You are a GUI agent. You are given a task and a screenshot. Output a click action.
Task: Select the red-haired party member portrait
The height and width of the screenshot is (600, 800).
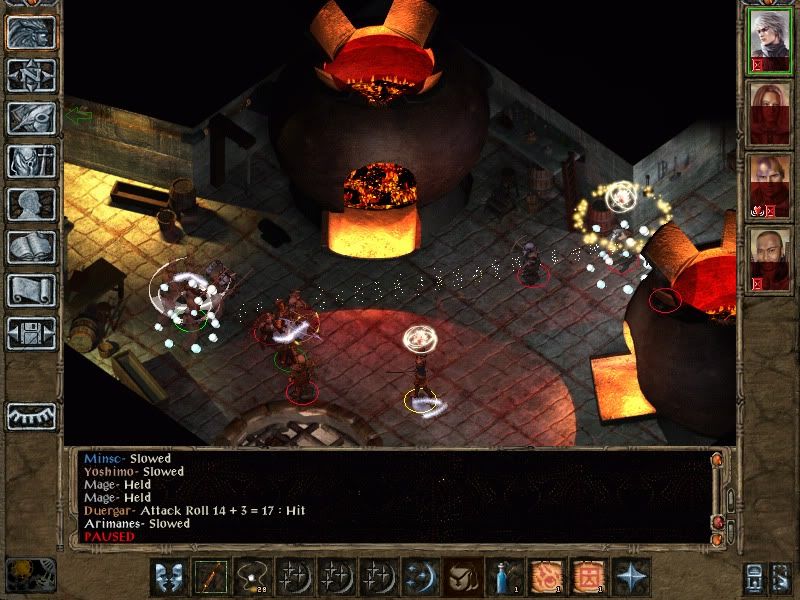pos(770,112)
